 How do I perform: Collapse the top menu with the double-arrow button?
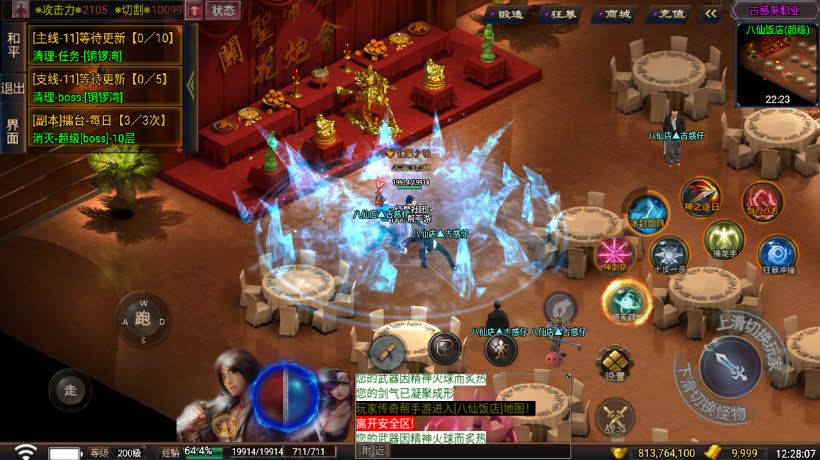pyautogui.click(x=711, y=14)
